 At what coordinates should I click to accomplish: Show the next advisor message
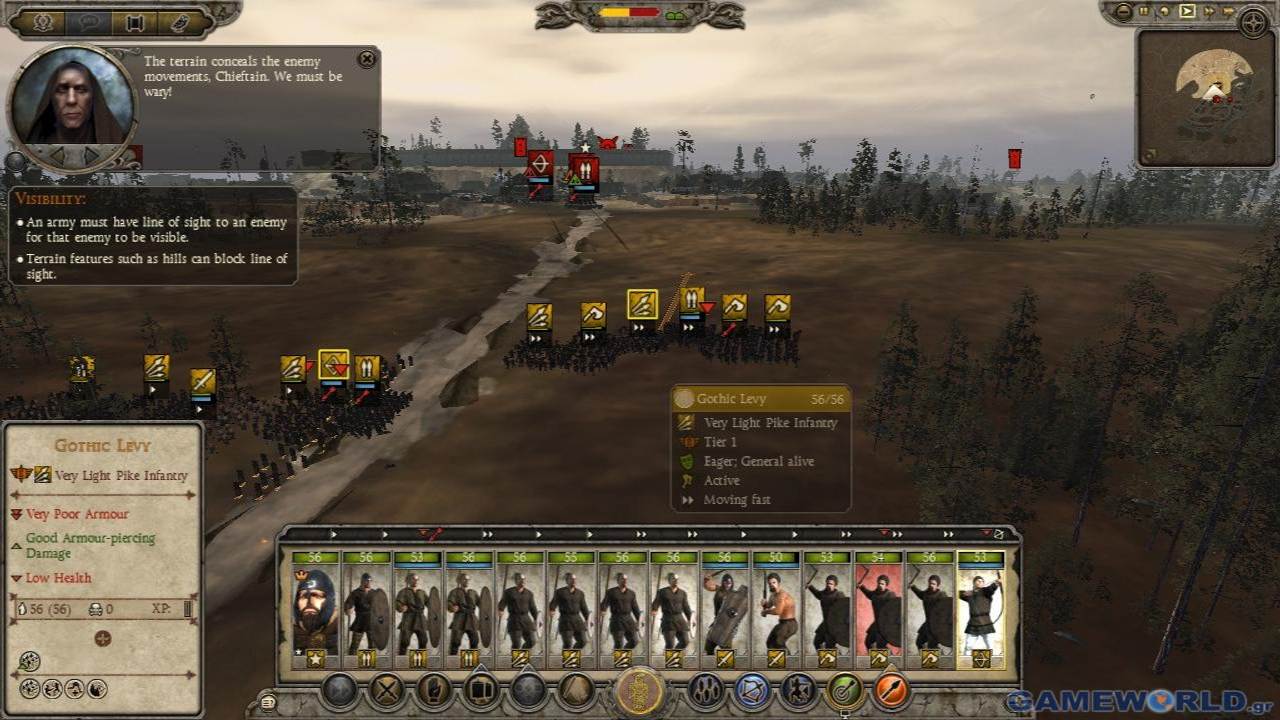point(92,156)
